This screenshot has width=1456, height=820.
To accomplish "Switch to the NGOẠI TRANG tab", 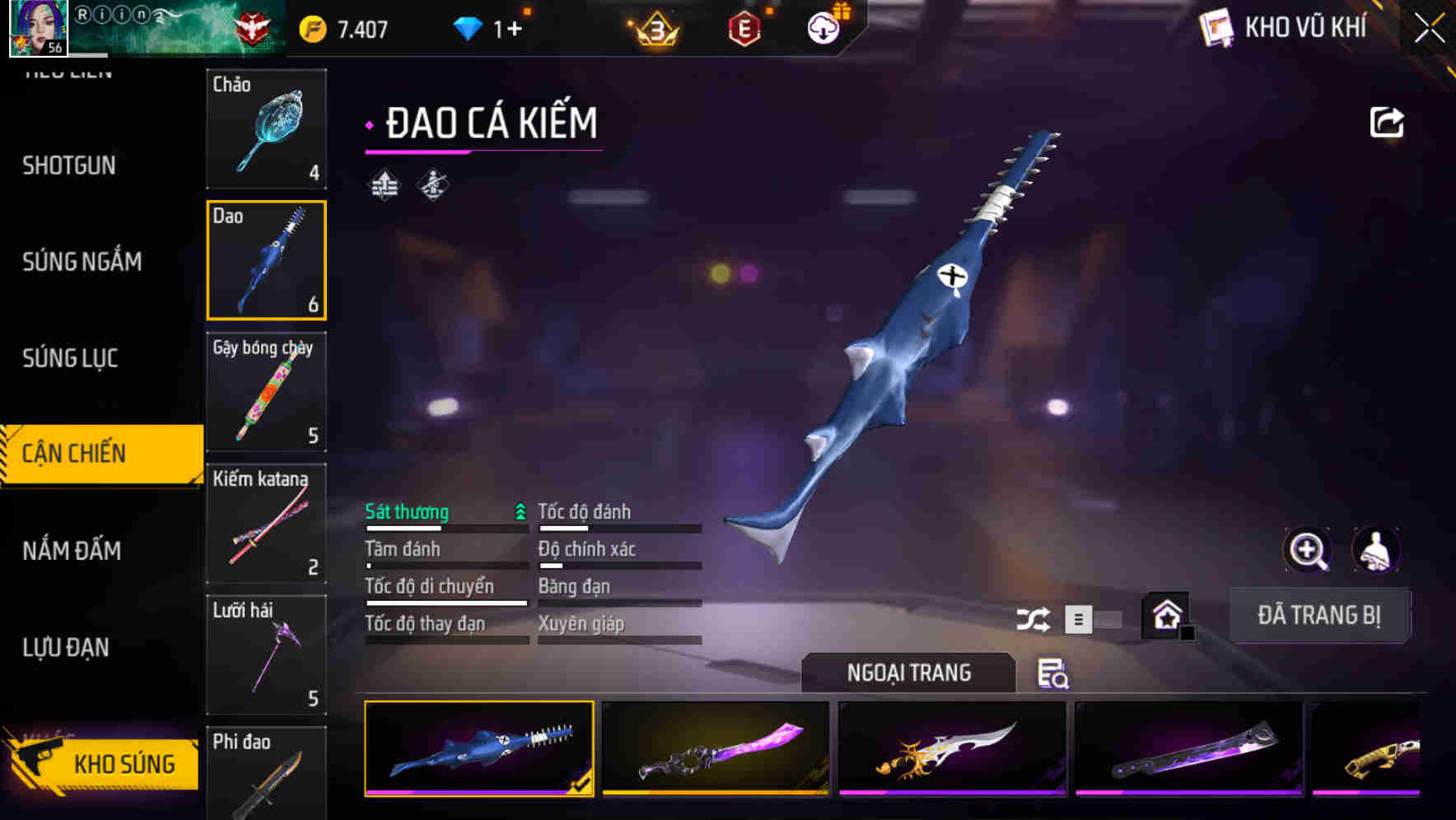I will click(909, 673).
